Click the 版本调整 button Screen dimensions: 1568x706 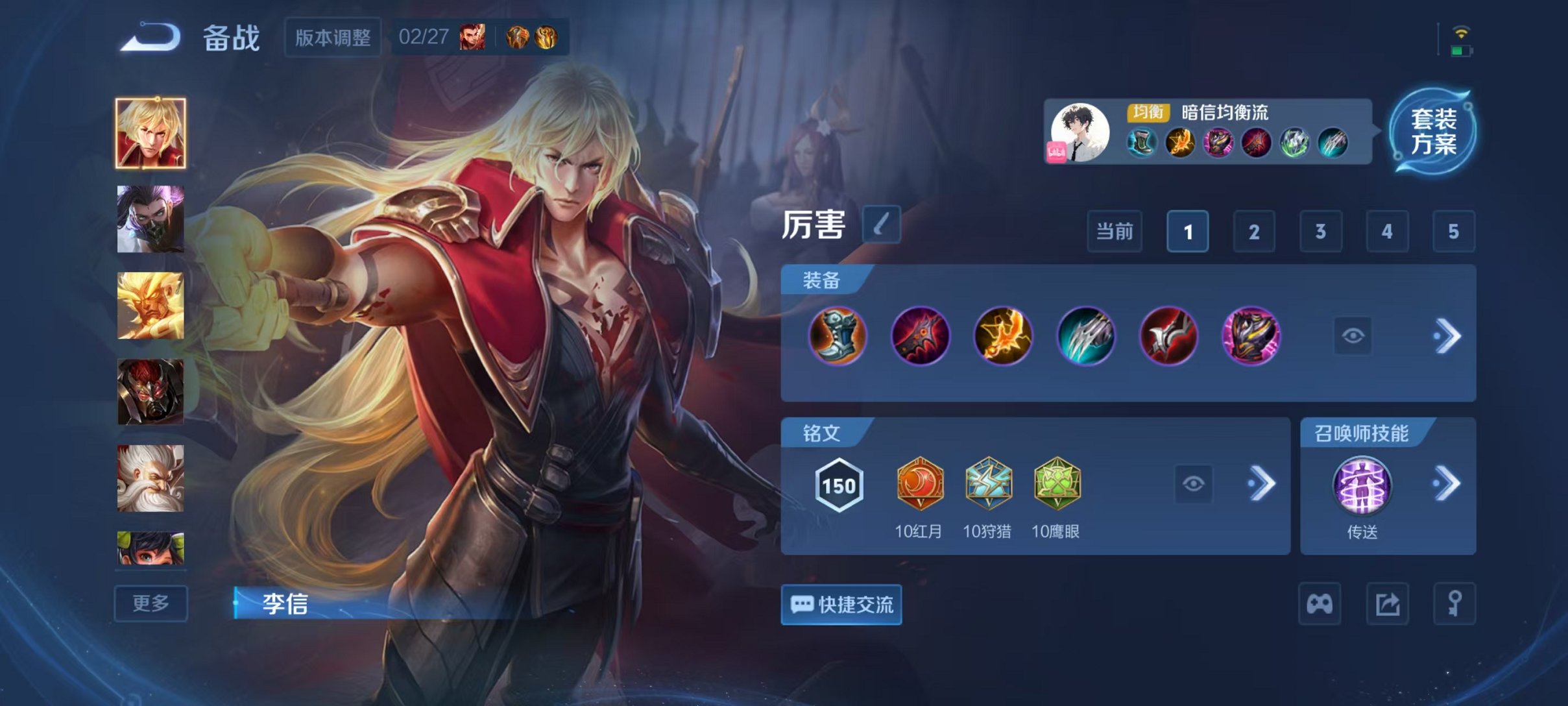(x=333, y=39)
